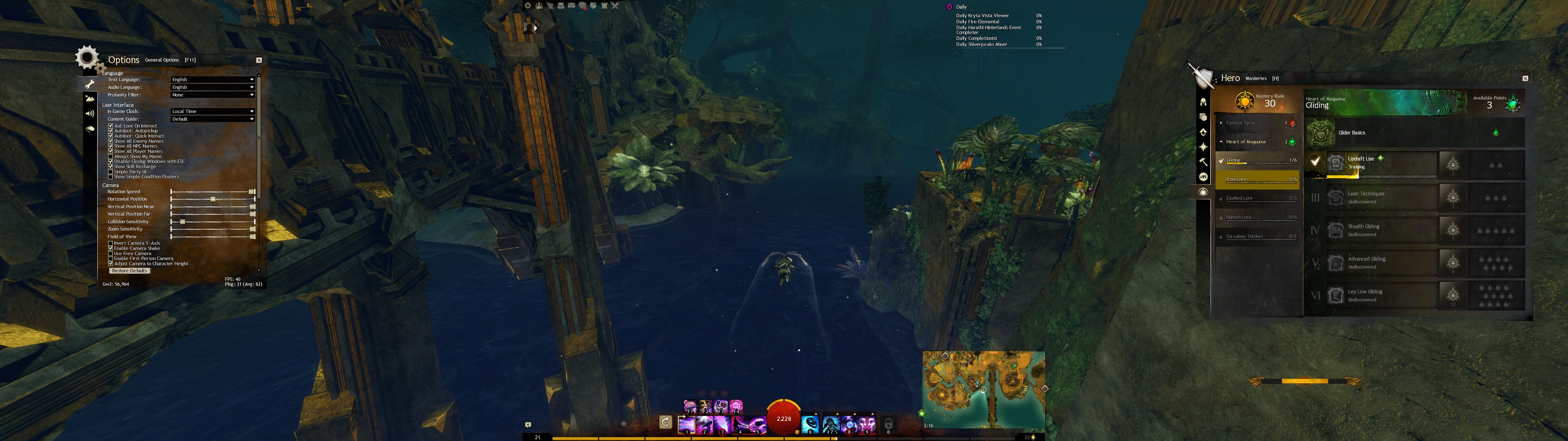Enable the Use Free Camera option
Viewport: 1568px width, 441px height.
point(111,253)
